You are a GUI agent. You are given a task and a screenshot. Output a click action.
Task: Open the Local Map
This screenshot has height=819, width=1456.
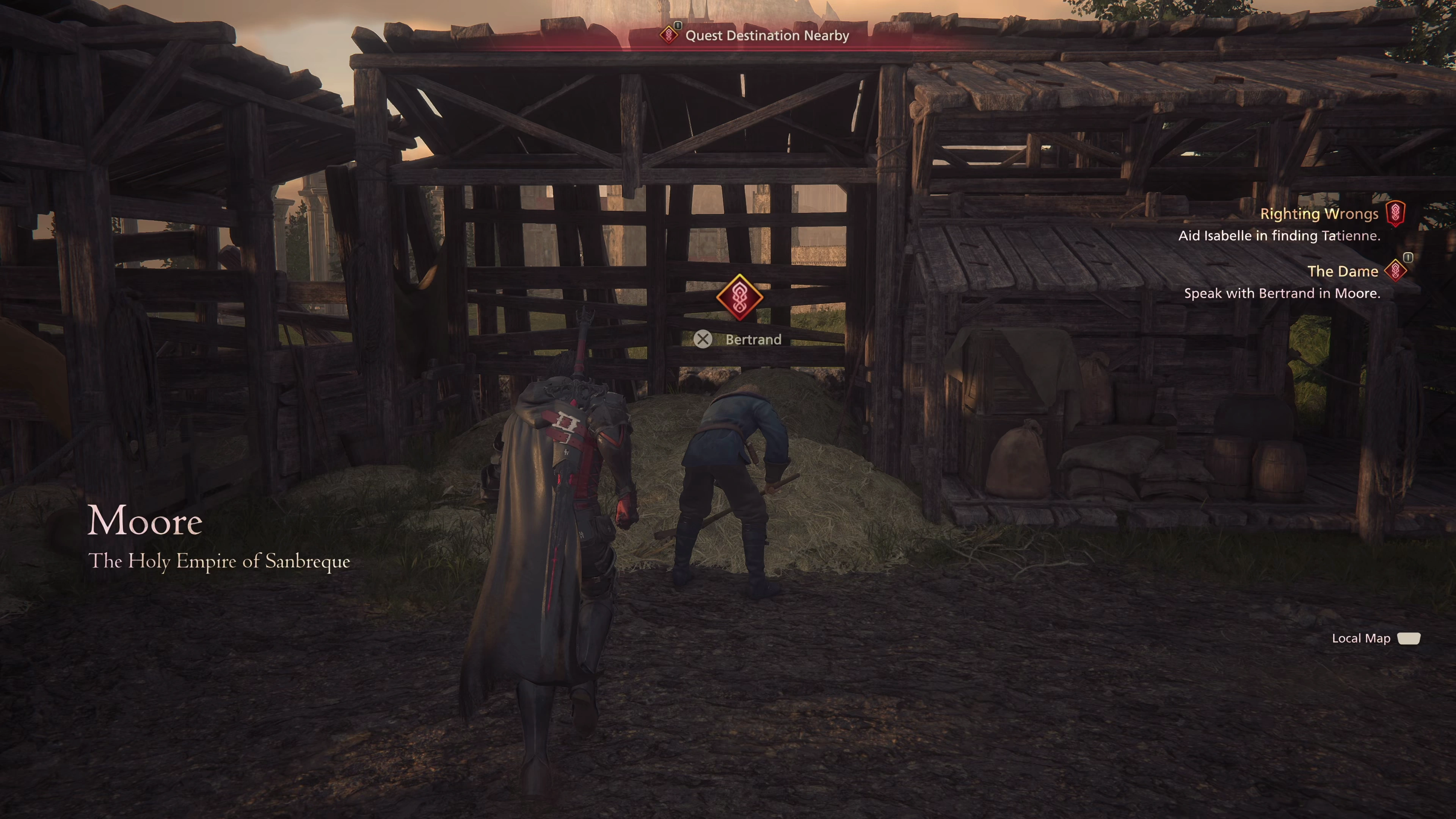pyautogui.click(x=1374, y=639)
